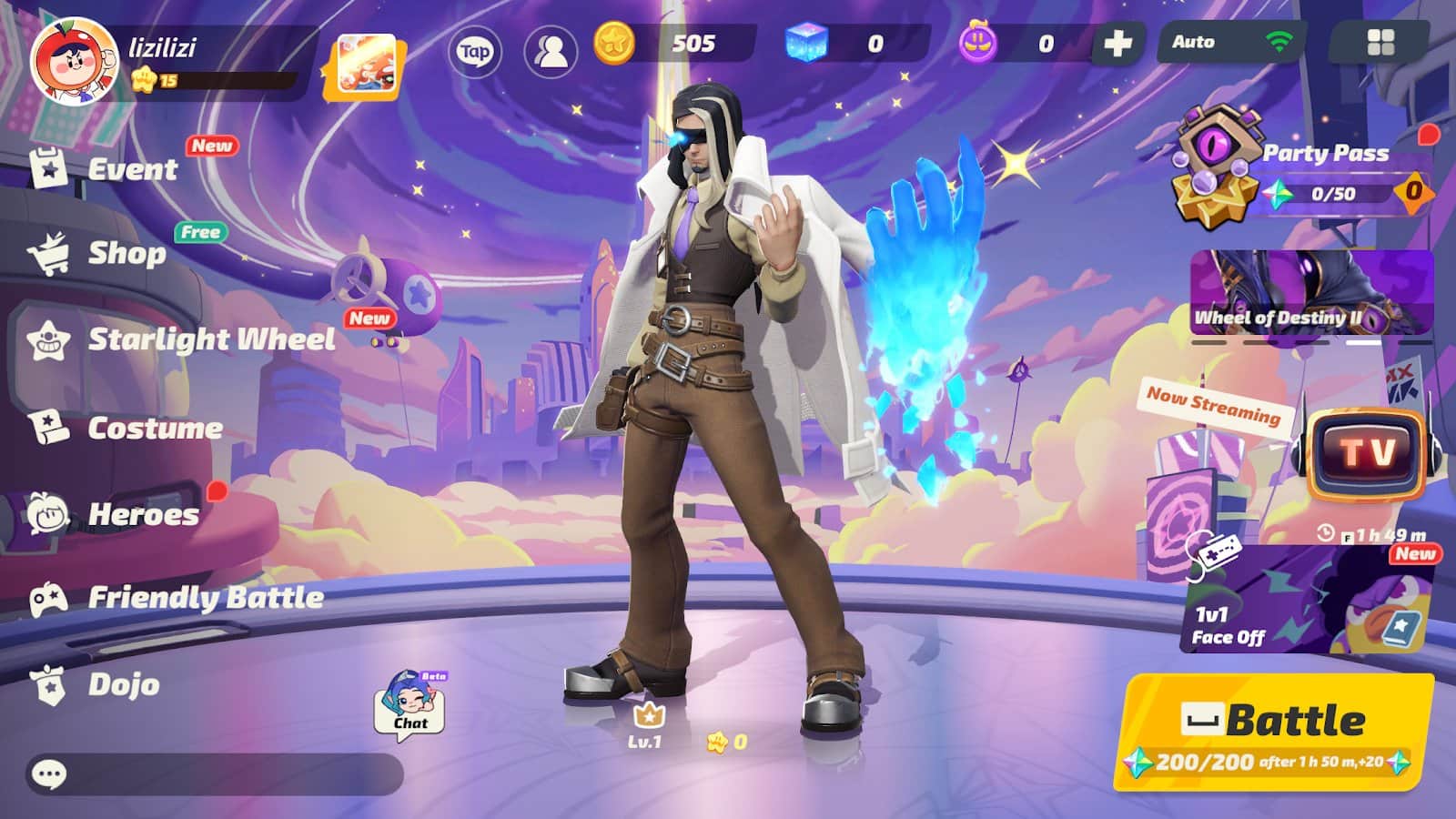Open the quick menu grid in top right

[1381, 42]
